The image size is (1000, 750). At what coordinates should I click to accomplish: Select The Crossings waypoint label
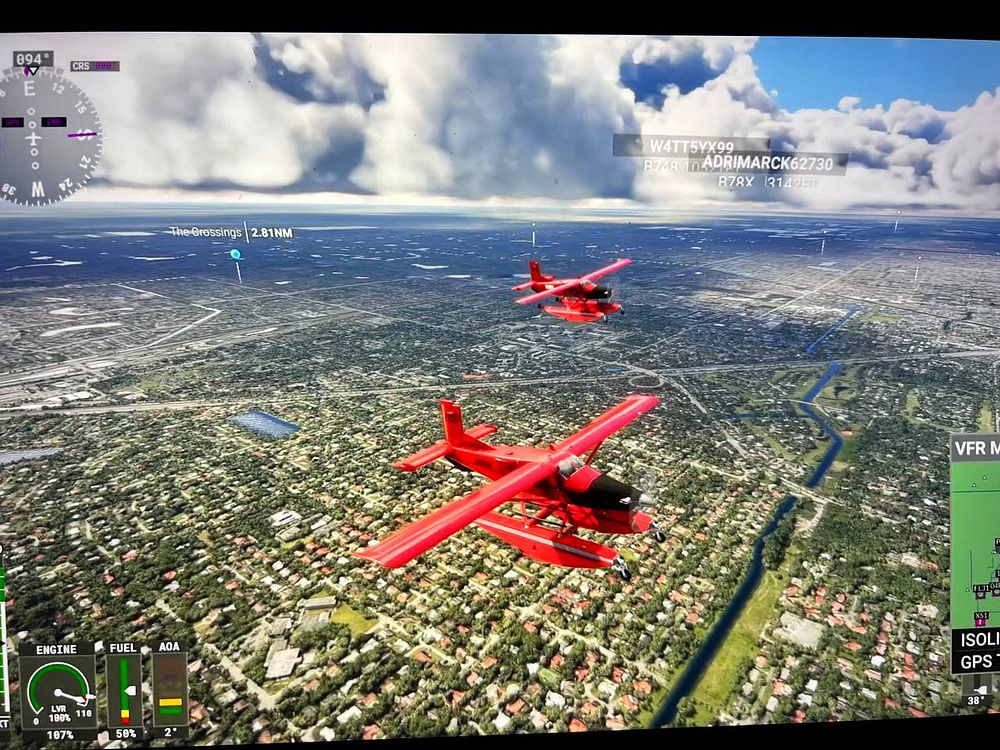[x=205, y=232]
